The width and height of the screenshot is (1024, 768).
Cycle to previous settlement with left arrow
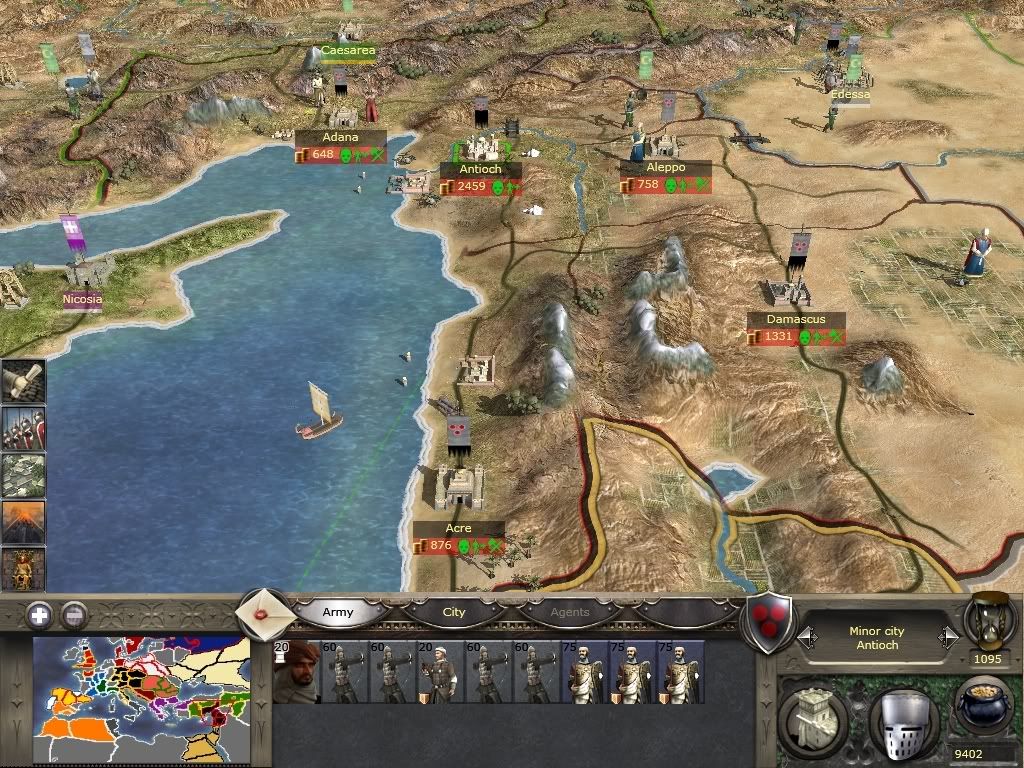click(806, 637)
